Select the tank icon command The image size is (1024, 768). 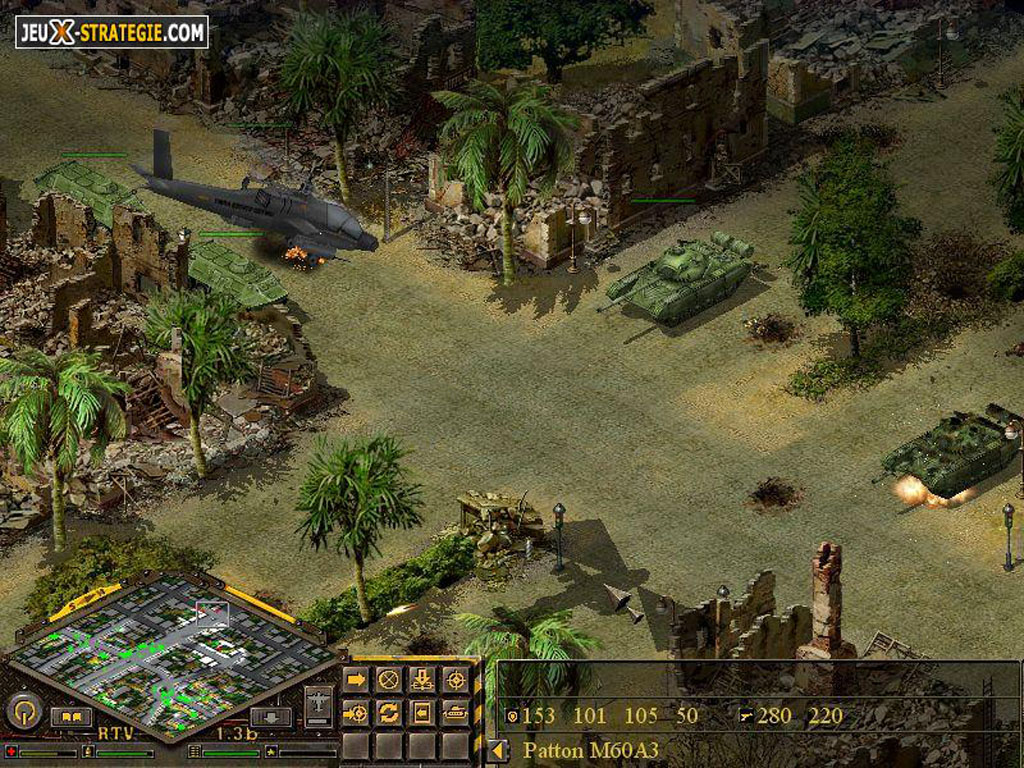(455, 713)
